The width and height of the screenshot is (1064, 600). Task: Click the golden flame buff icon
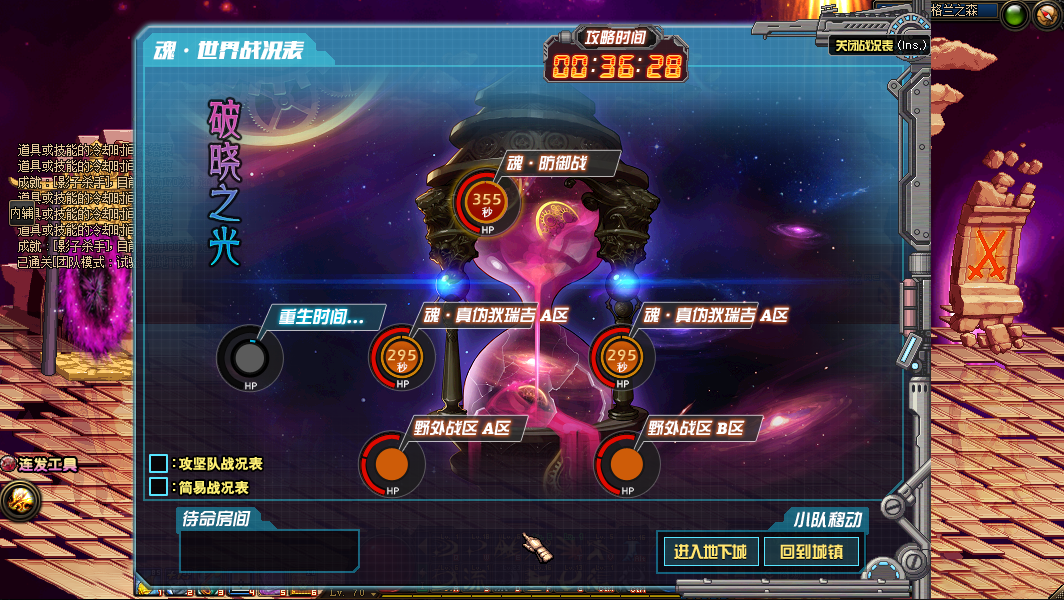tap(18, 501)
